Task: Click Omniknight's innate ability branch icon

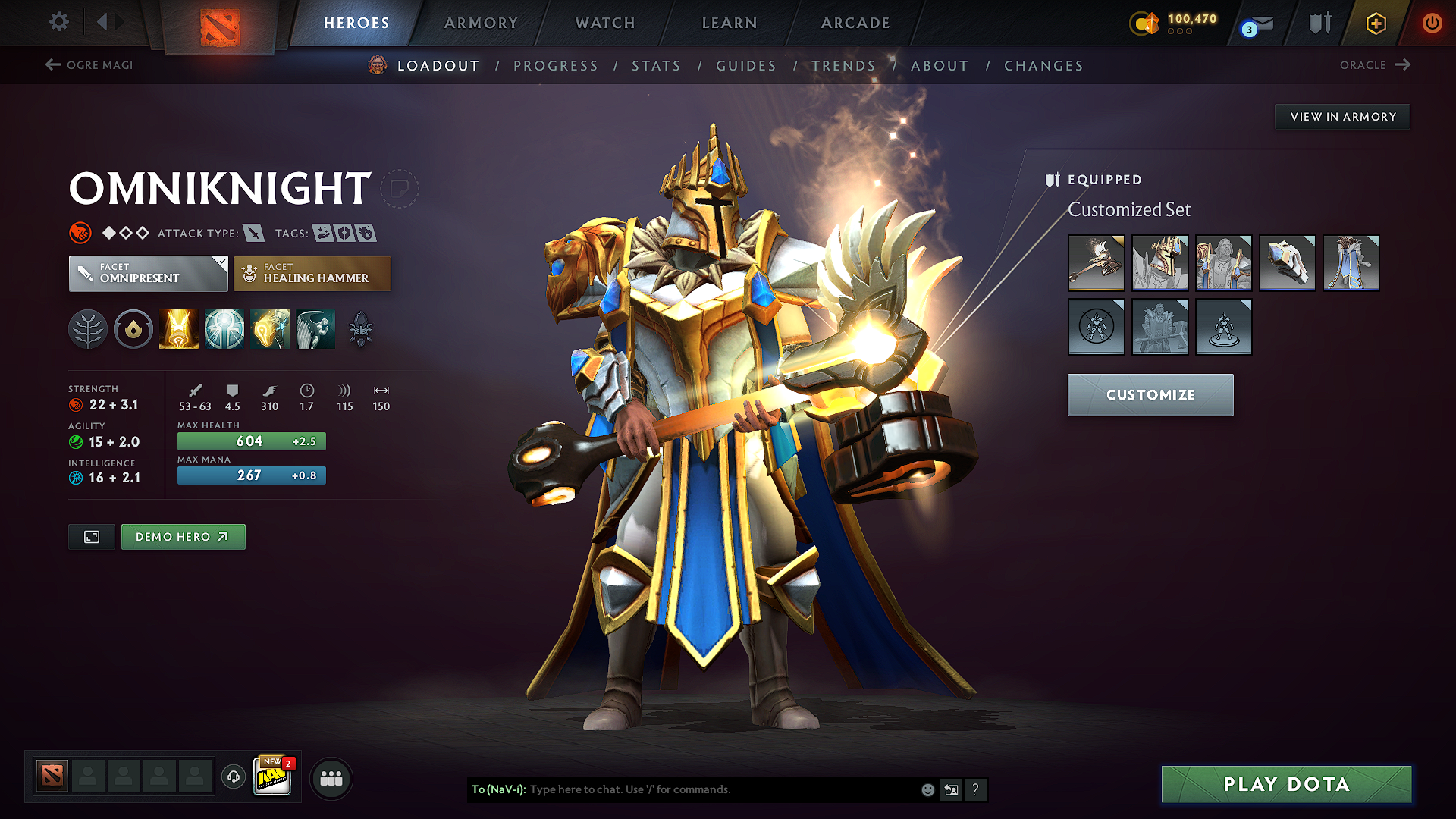Action: [88, 328]
